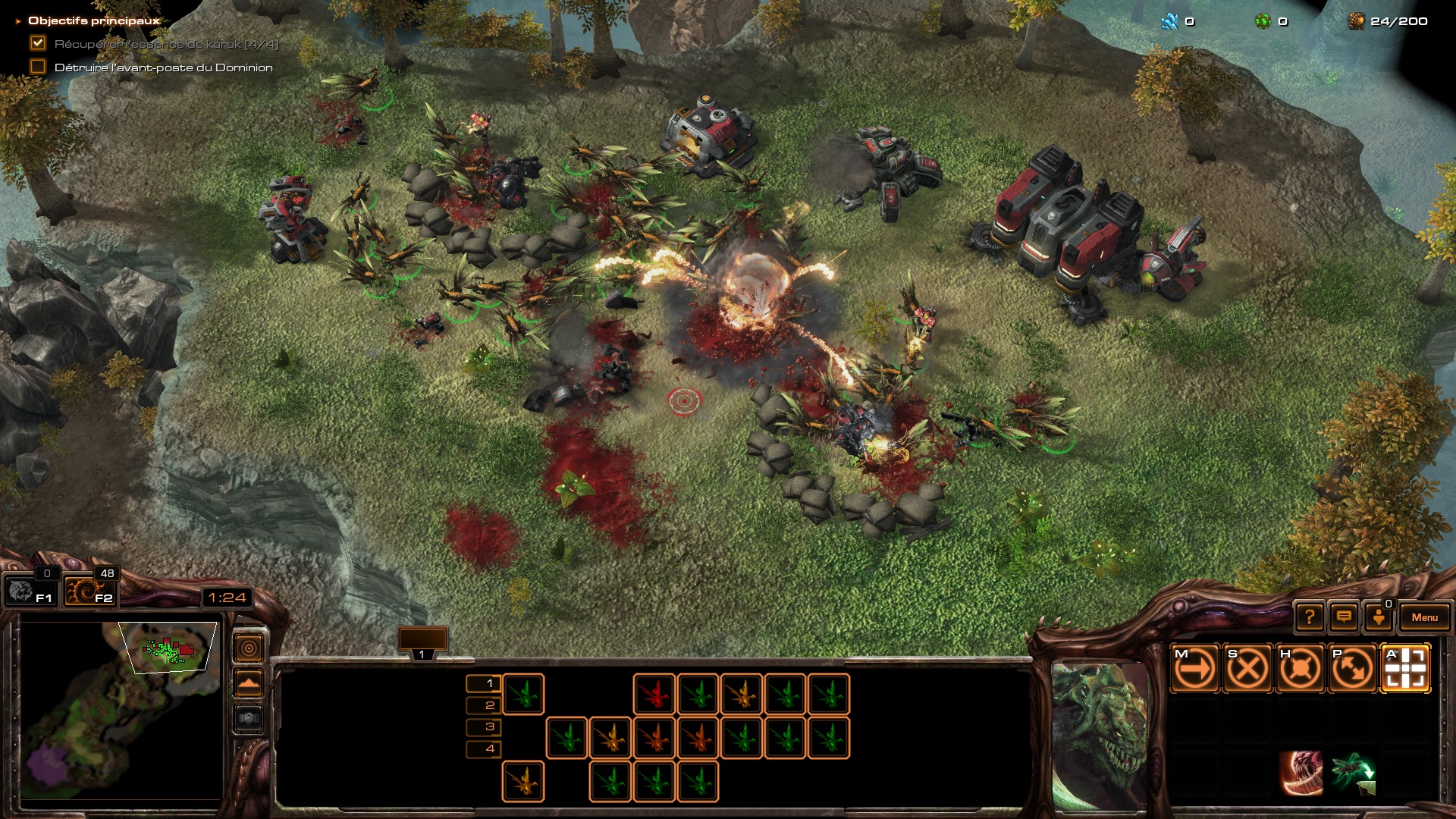Select the Move command
The width and height of the screenshot is (1456, 819).
point(1194,669)
